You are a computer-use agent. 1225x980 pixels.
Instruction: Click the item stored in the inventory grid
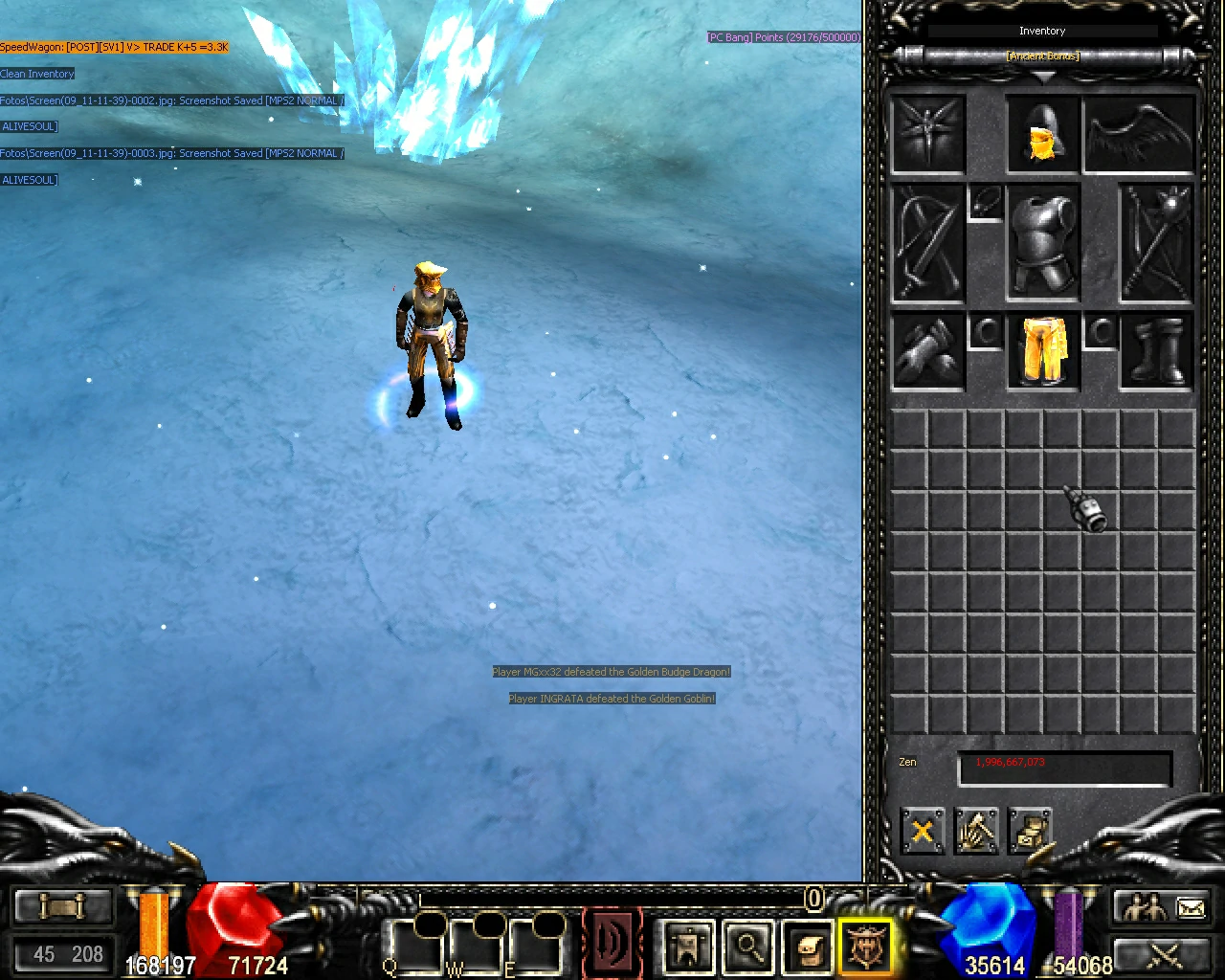[x=1086, y=510]
